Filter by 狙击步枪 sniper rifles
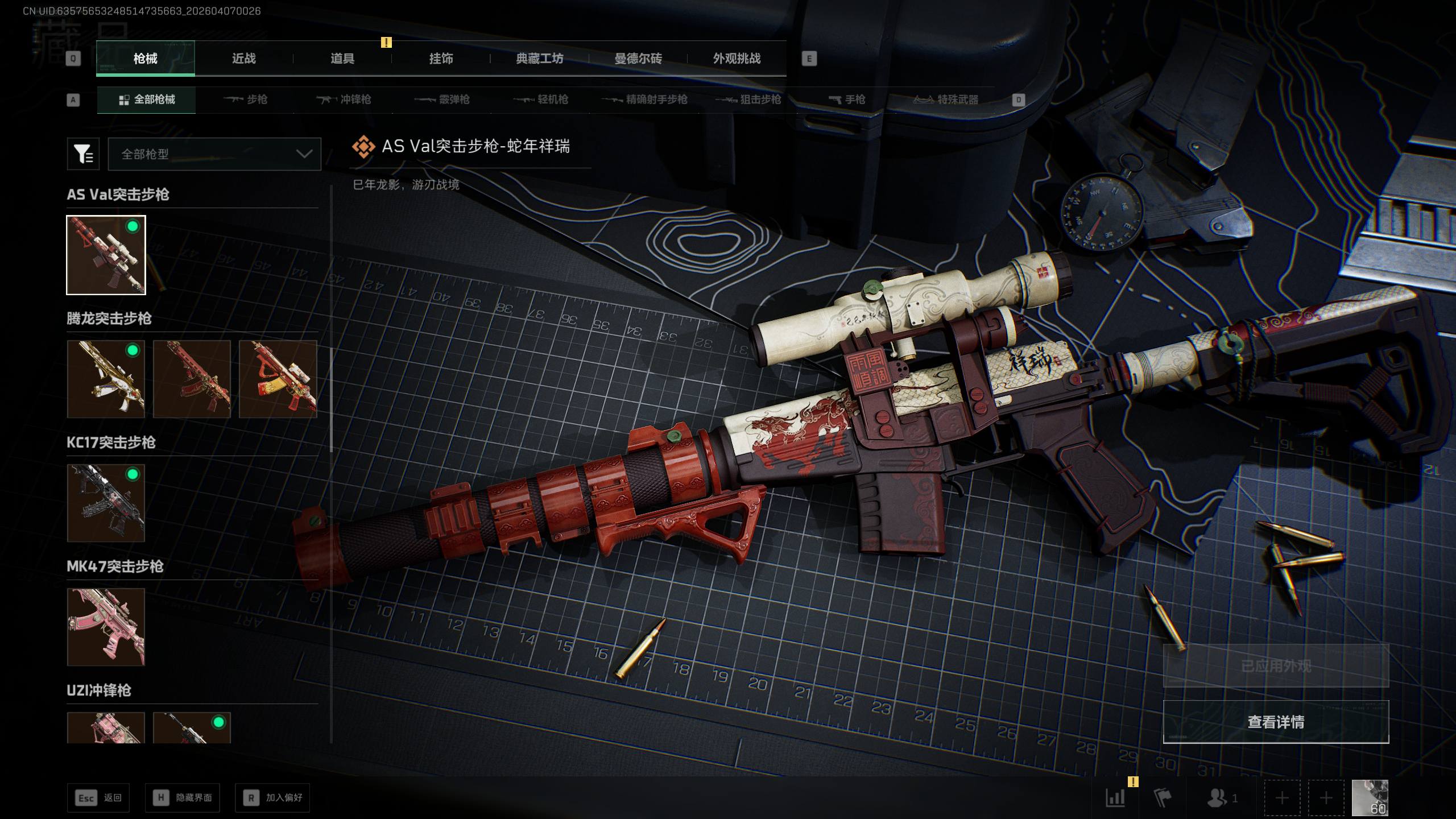The height and width of the screenshot is (819, 1456). (x=748, y=100)
